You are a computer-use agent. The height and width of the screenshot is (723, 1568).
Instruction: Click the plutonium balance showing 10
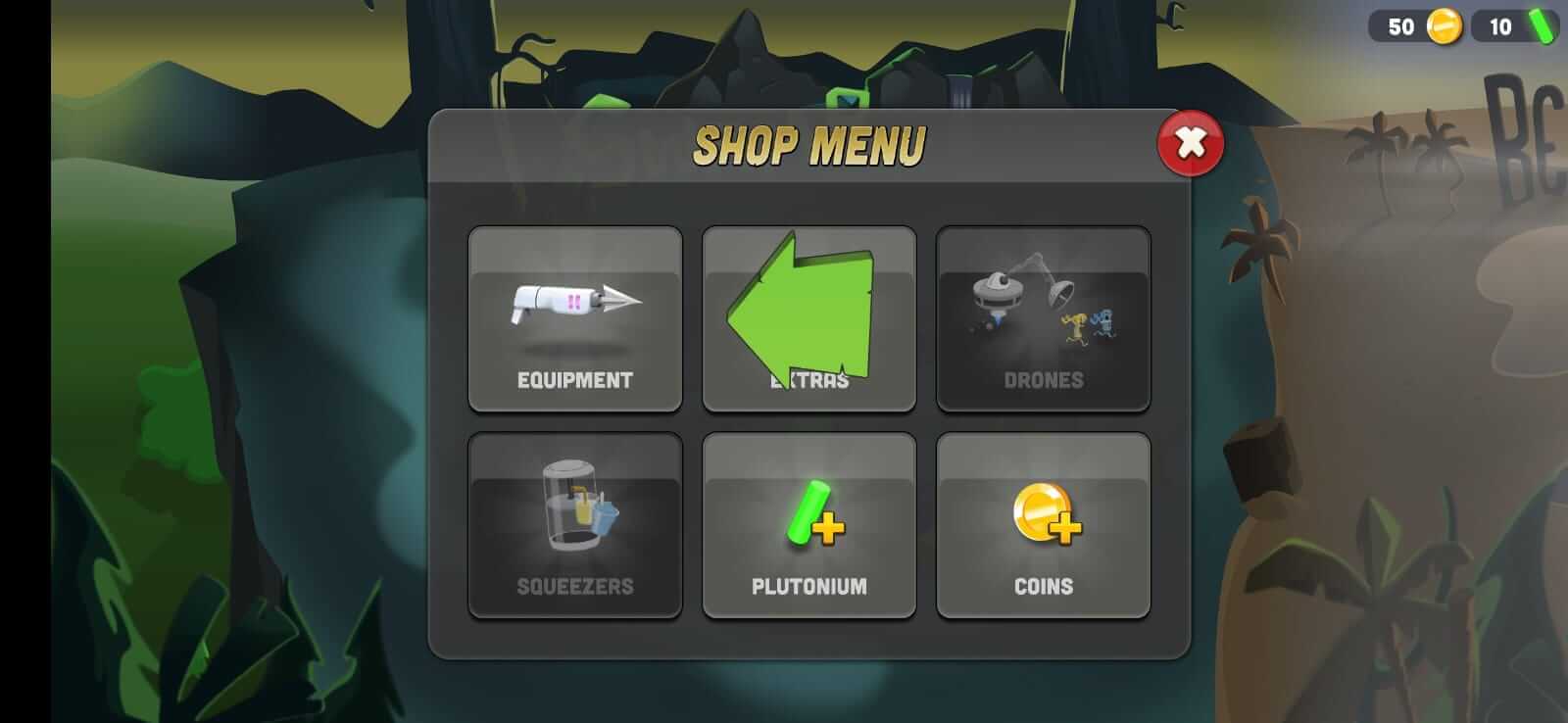tap(1498, 27)
